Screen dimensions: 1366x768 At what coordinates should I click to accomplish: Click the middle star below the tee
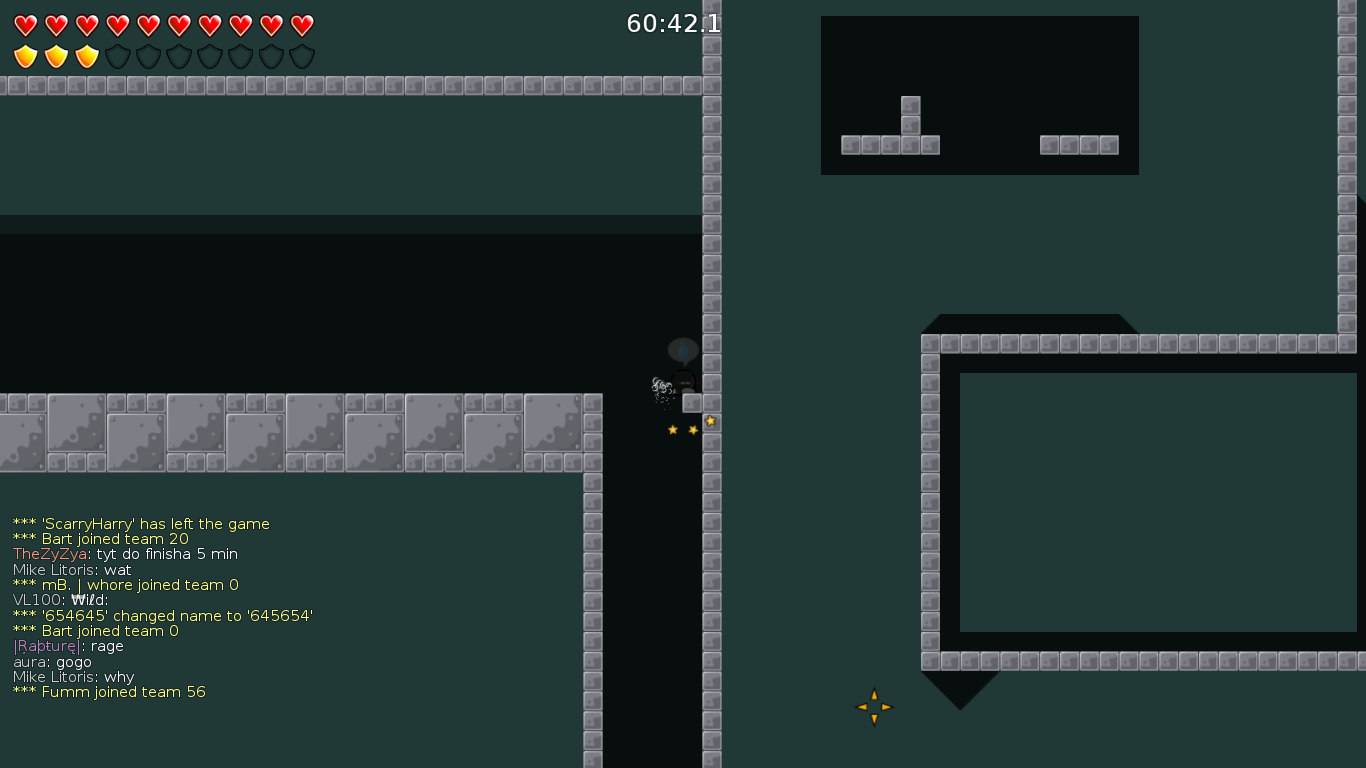tap(692, 428)
